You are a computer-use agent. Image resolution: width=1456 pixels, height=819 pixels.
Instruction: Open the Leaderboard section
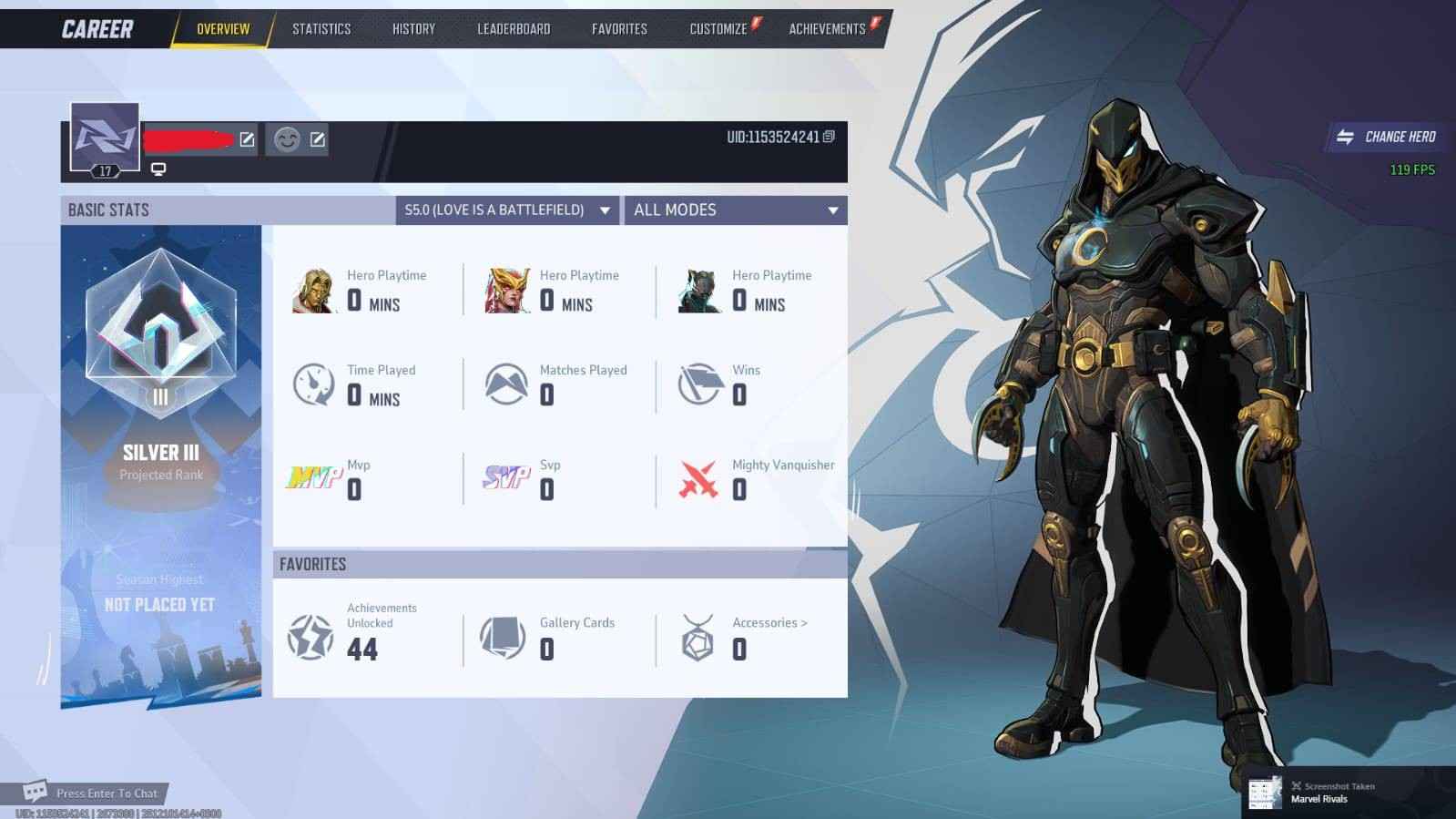[x=513, y=28]
